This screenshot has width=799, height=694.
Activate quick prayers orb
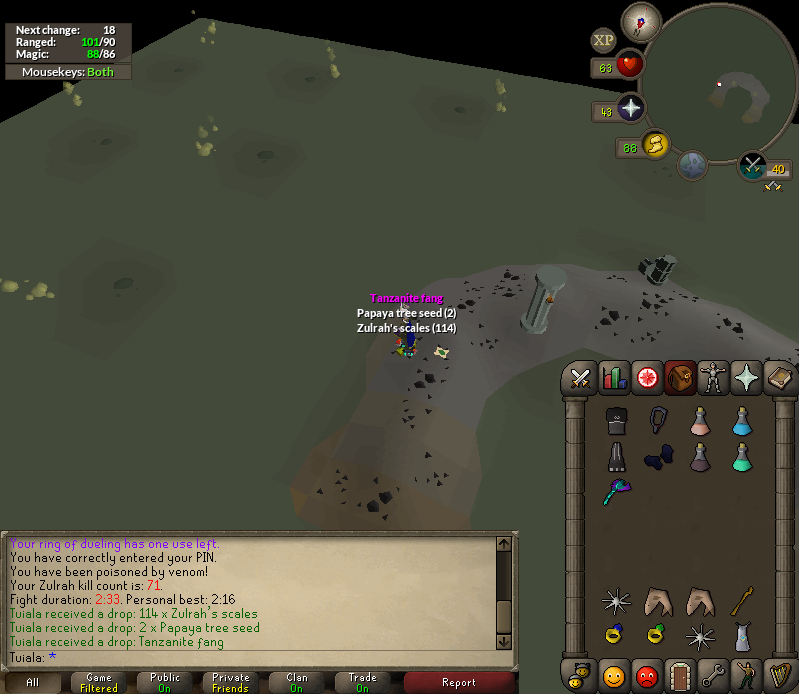click(x=631, y=110)
